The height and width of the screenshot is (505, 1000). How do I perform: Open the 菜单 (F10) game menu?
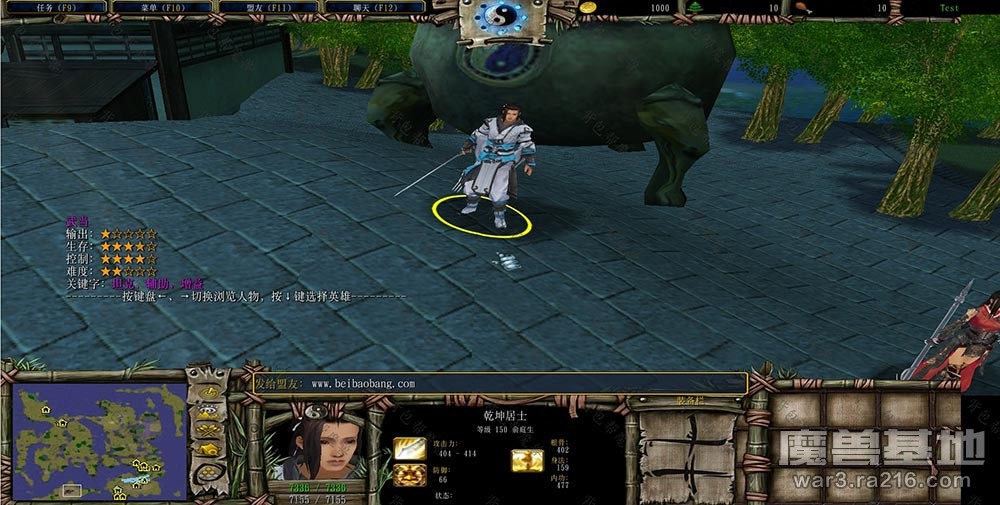[x=160, y=7]
